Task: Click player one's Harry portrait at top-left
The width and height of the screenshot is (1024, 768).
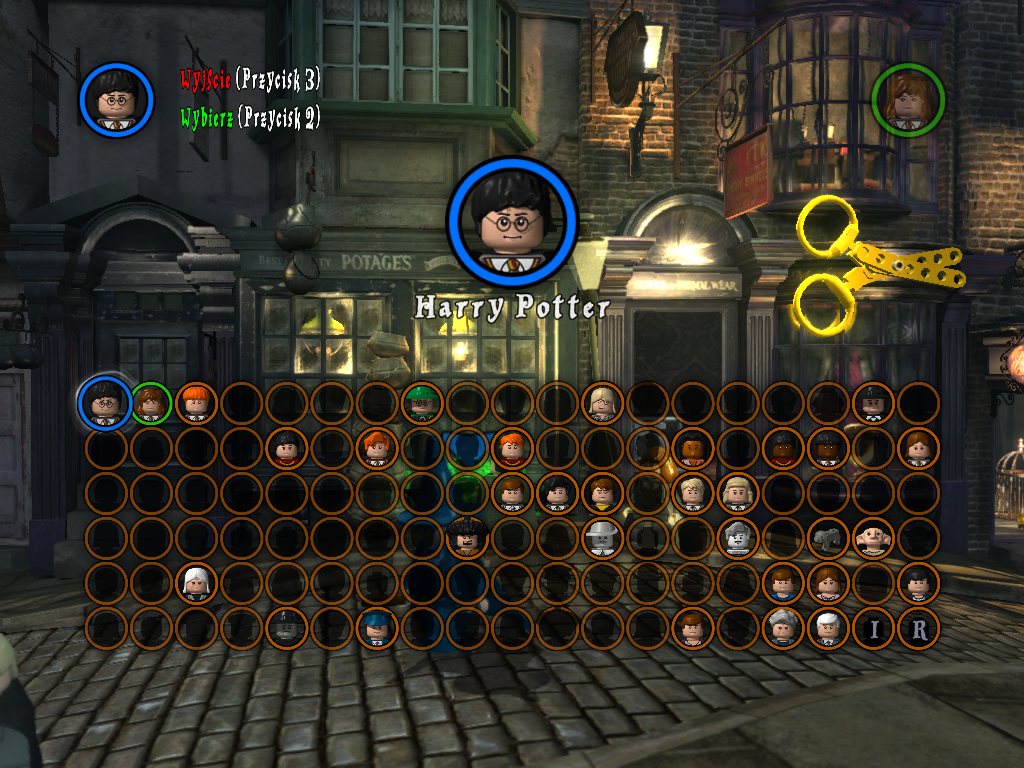Action: click(x=117, y=99)
